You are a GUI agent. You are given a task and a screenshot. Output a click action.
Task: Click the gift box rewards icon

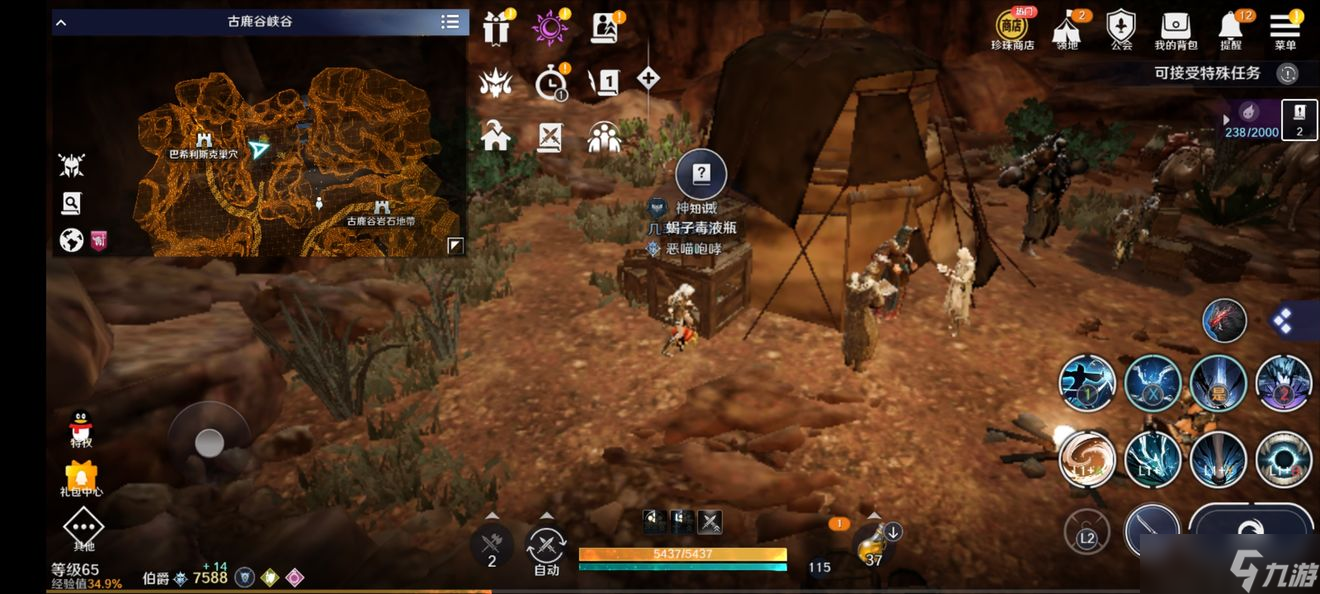[496, 28]
